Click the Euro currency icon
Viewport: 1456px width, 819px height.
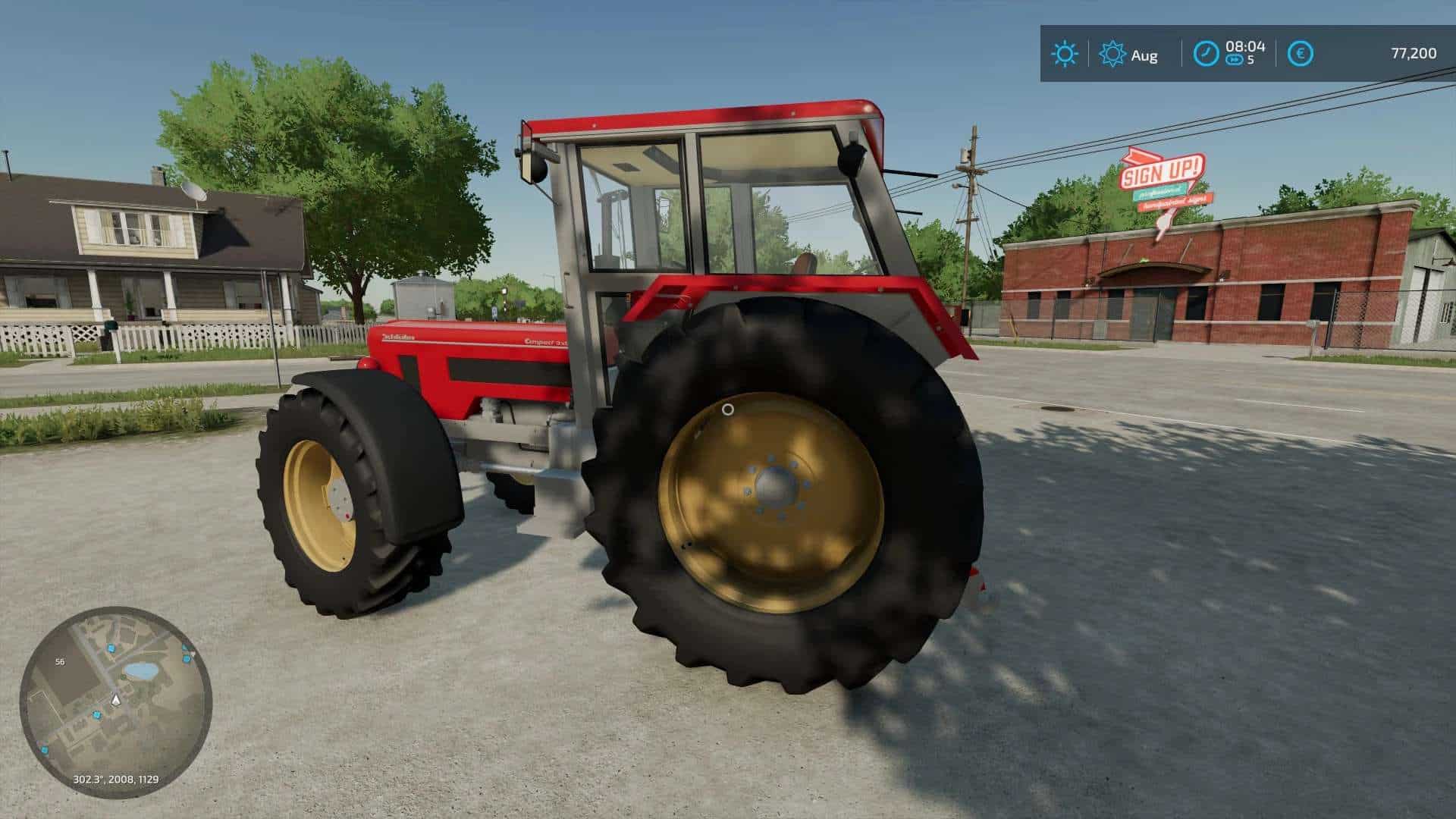pyautogui.click(x=1301, y=52)
